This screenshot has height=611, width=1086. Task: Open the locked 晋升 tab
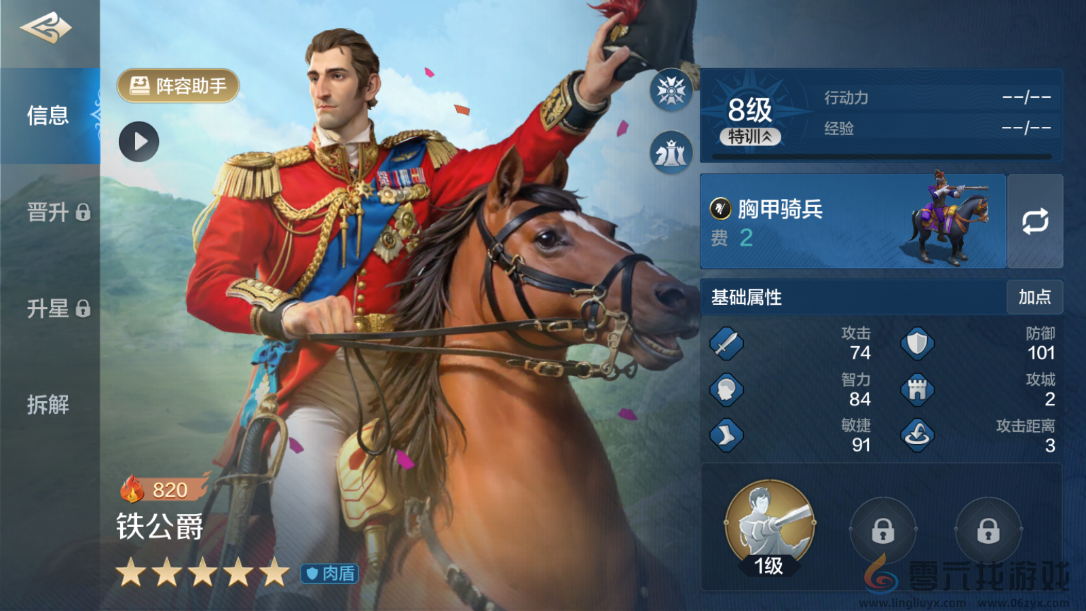58,212
